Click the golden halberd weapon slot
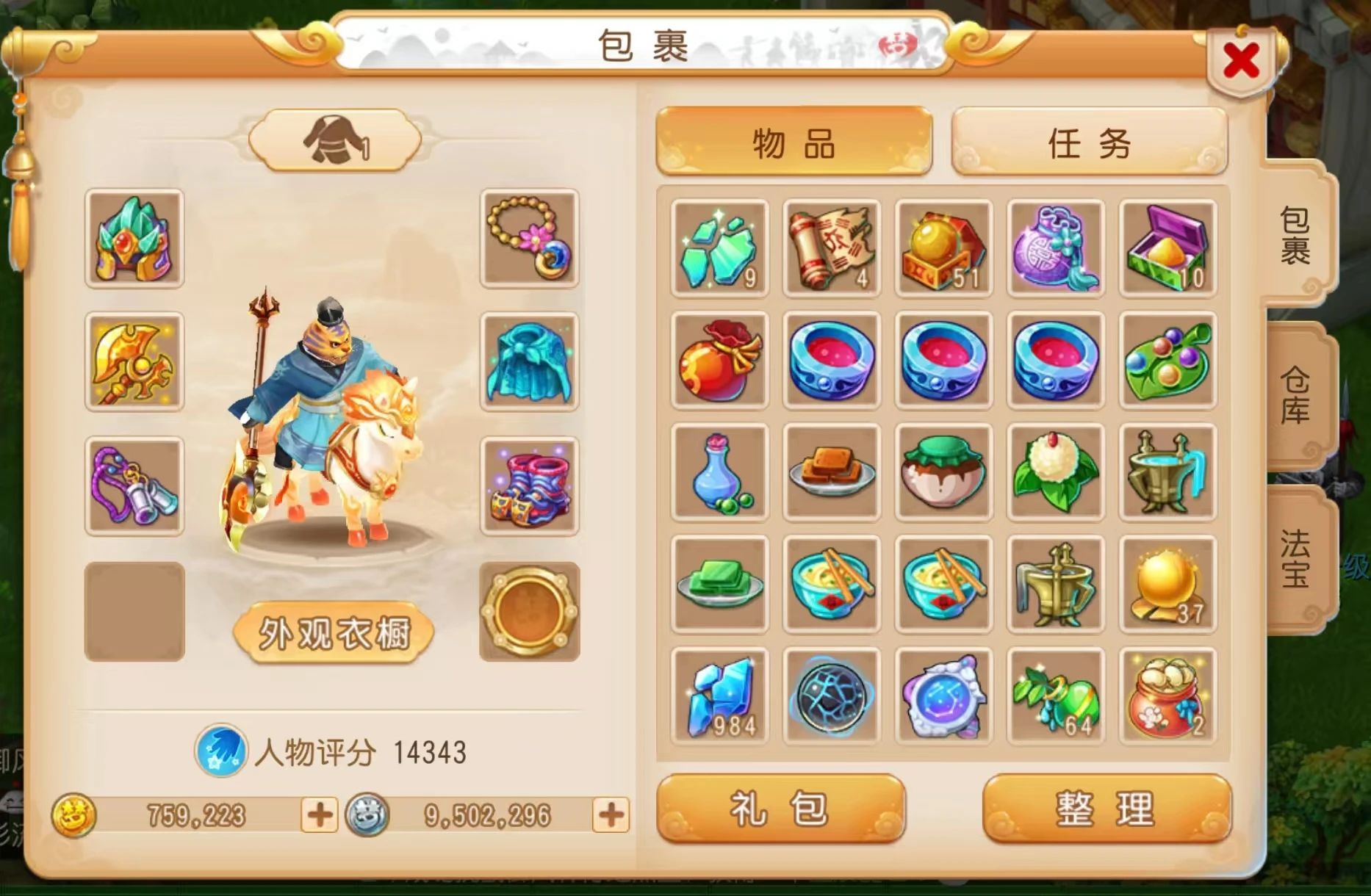The height and width of the screenshot is (896, 1371). click(x=136, y=364)
